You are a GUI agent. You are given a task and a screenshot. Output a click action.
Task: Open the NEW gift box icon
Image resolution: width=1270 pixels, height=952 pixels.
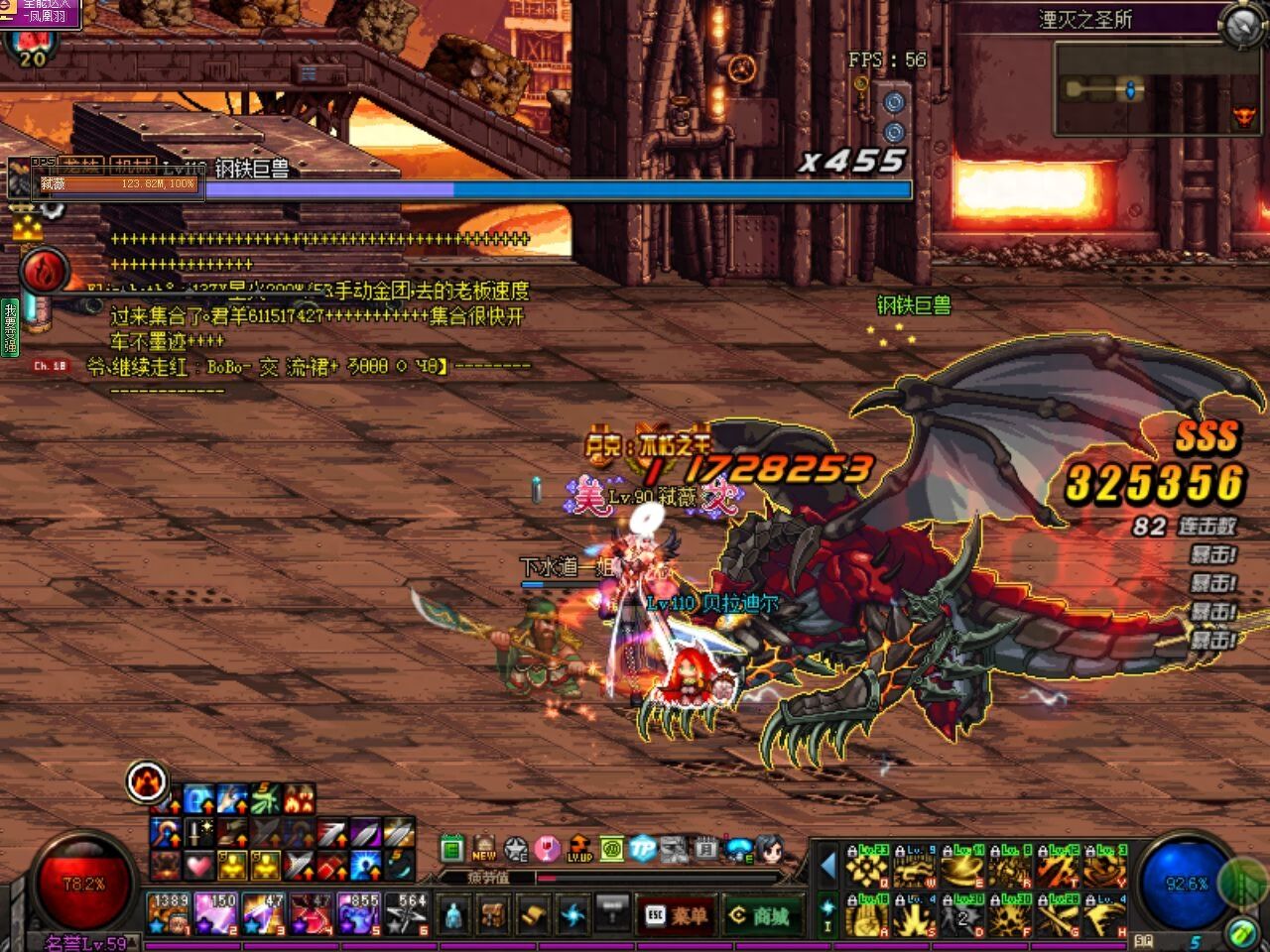click(484, 850)
